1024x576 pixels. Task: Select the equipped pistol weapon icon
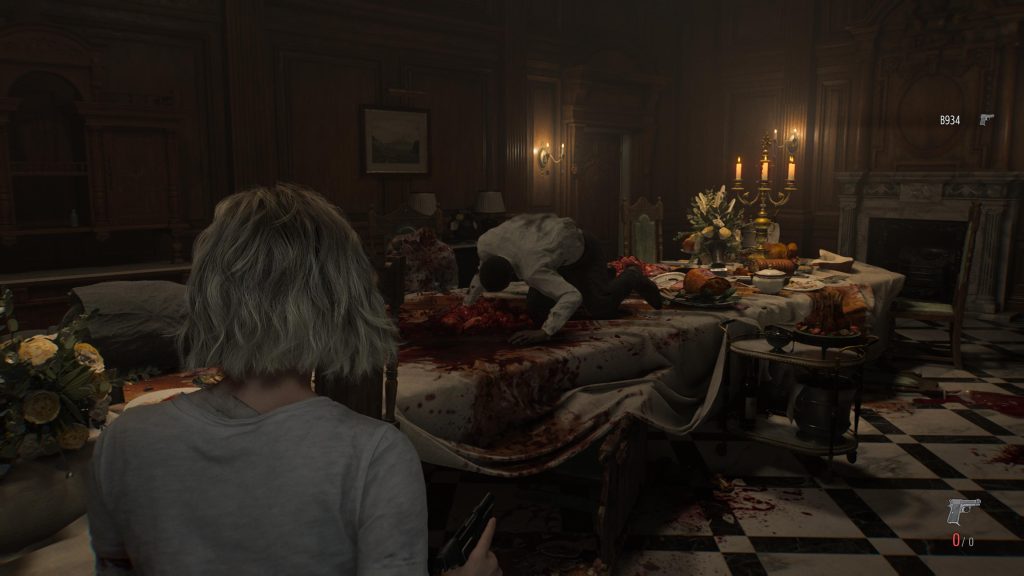(x=963, y=511)
